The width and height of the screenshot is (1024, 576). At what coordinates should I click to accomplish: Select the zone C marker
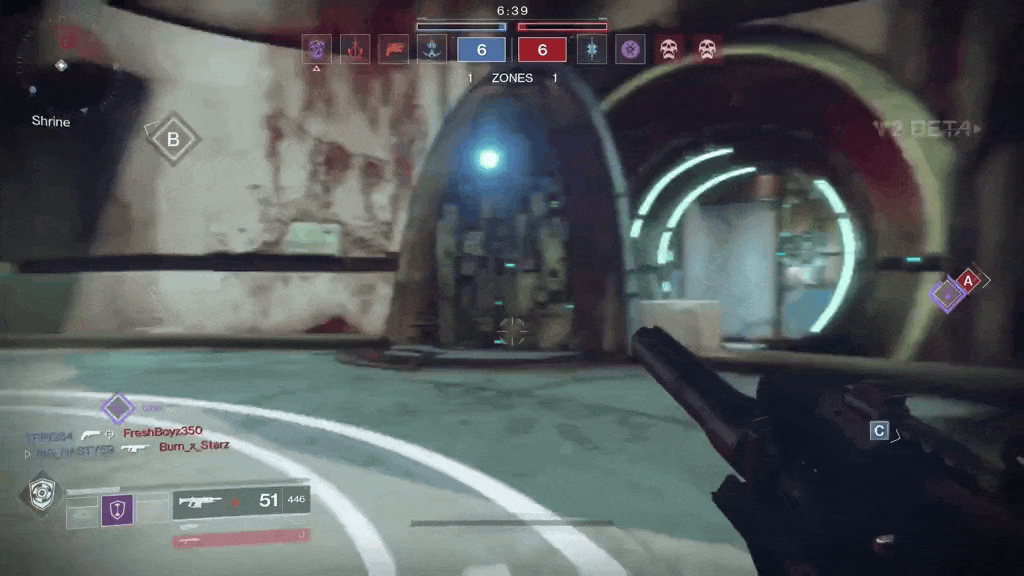(x=879, y=431)
